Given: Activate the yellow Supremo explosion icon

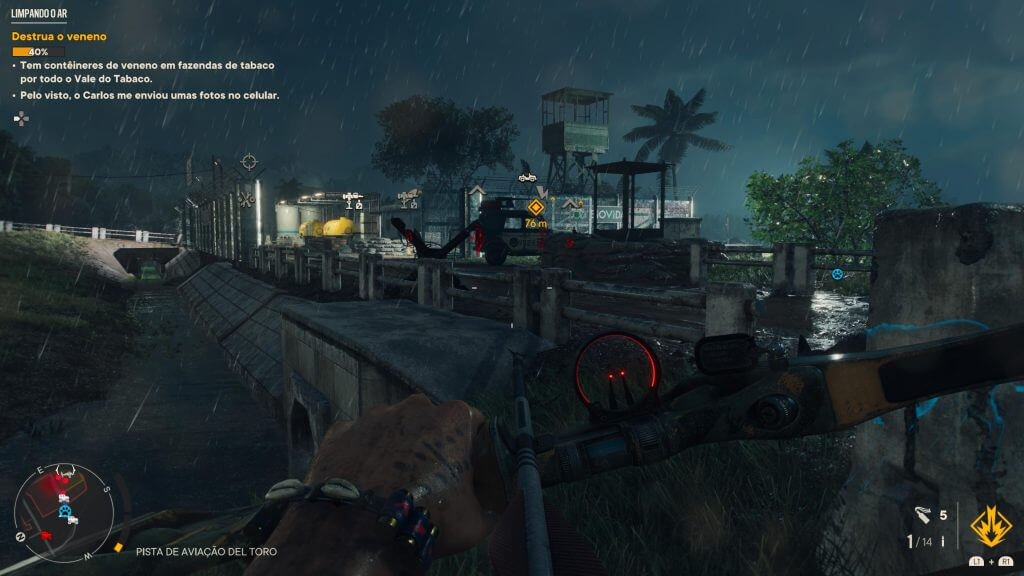Looking at the screenshot, I should click(x=989, y=523).
